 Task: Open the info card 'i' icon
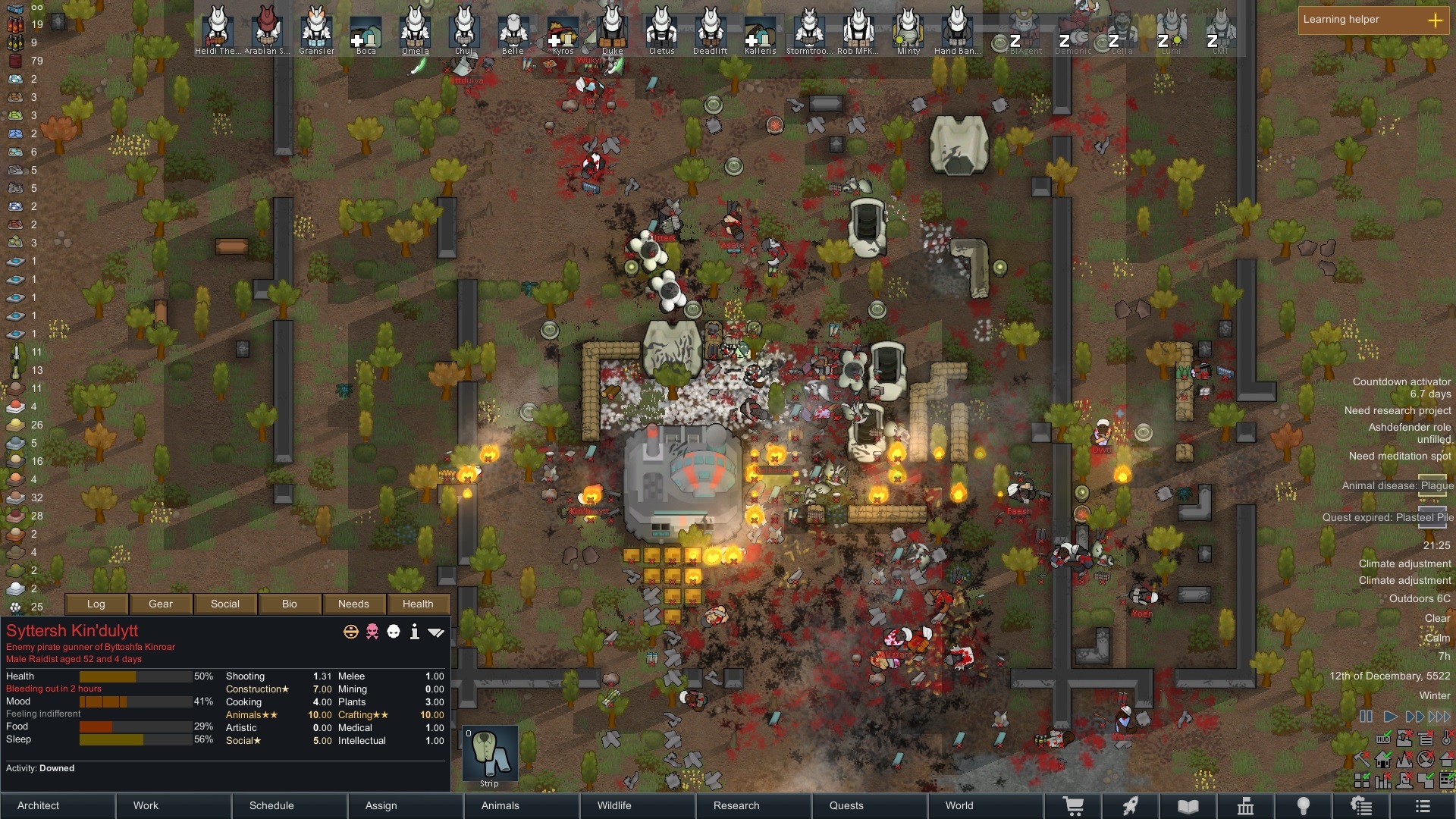tap(414, 632)
